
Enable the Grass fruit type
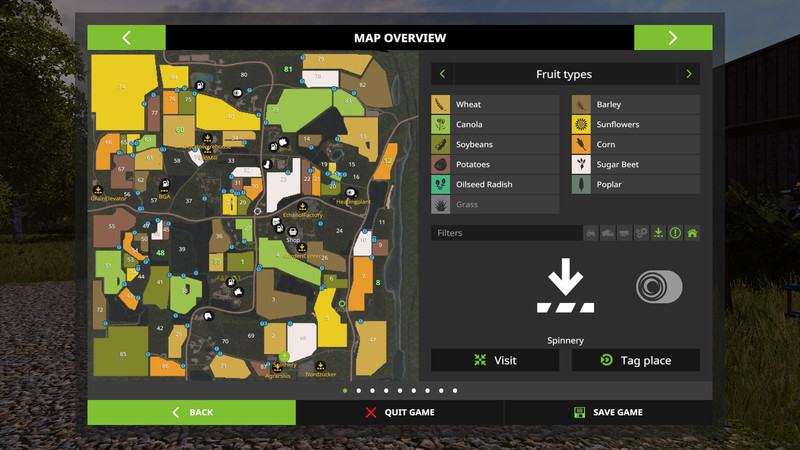pyautogui.click(x=495, y=204)
